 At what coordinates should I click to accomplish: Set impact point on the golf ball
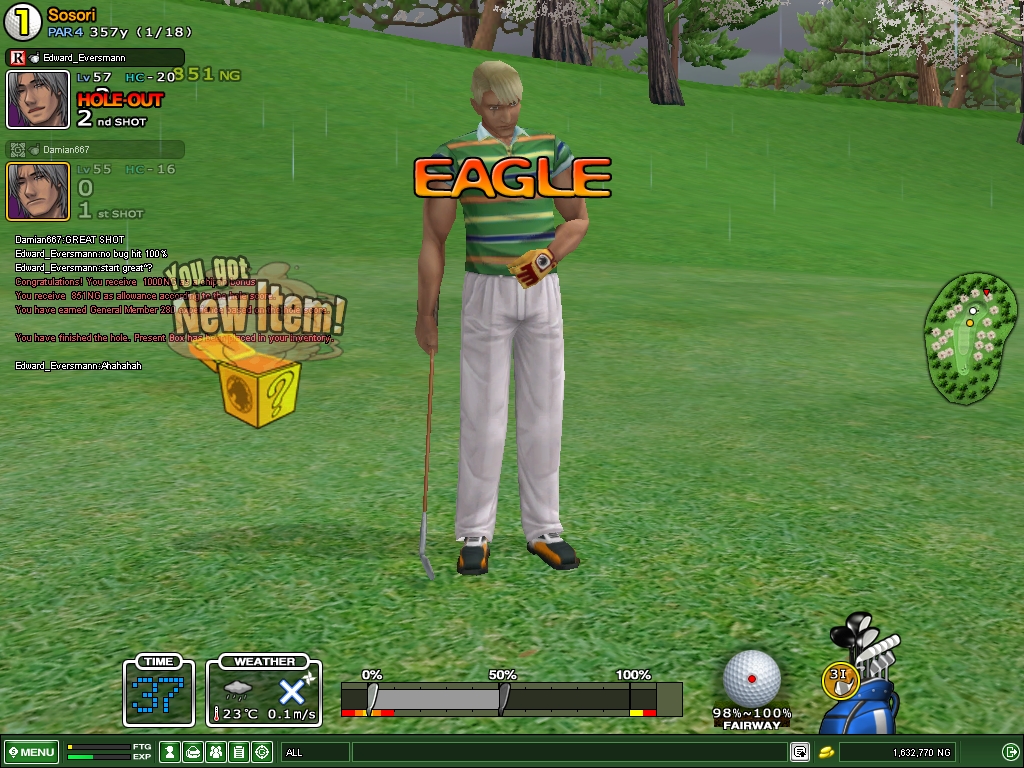click(751, 678)
